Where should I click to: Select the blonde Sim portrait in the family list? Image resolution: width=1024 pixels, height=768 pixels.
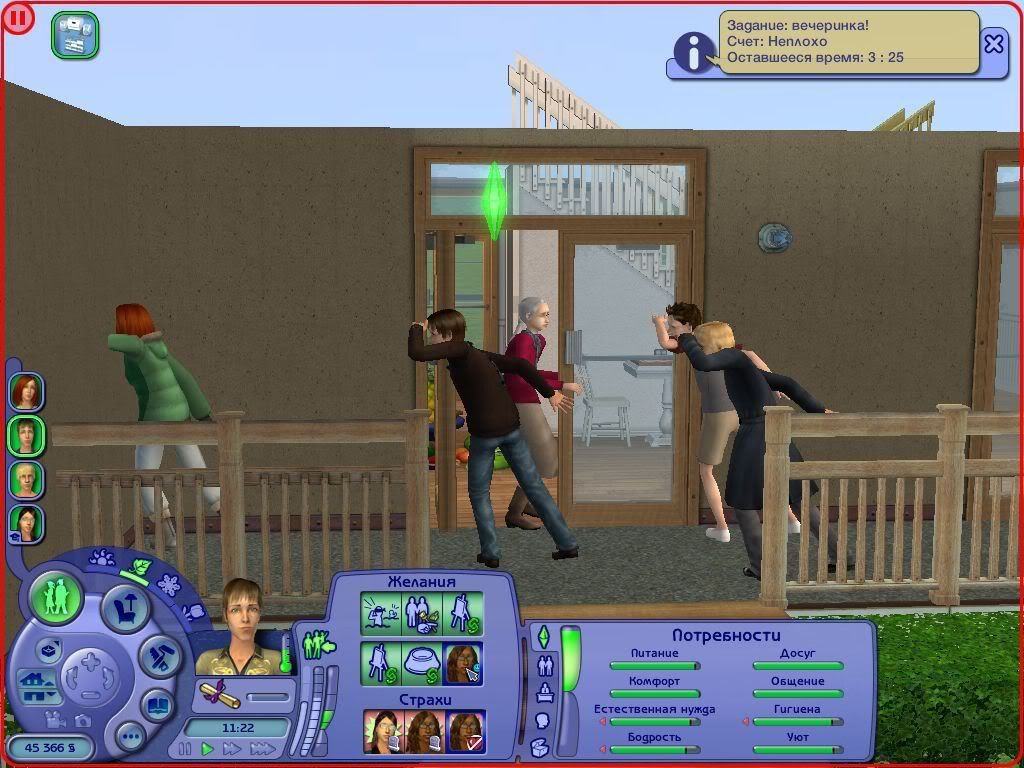(26, 479)
